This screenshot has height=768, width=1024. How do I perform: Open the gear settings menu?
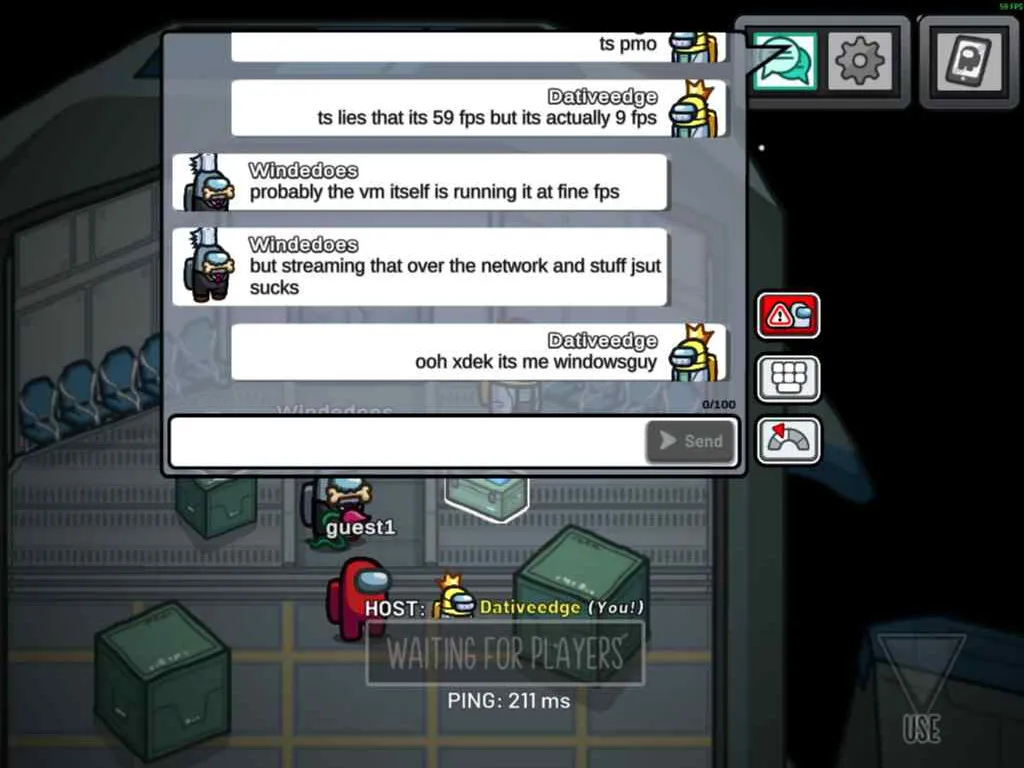pos(859,62)
